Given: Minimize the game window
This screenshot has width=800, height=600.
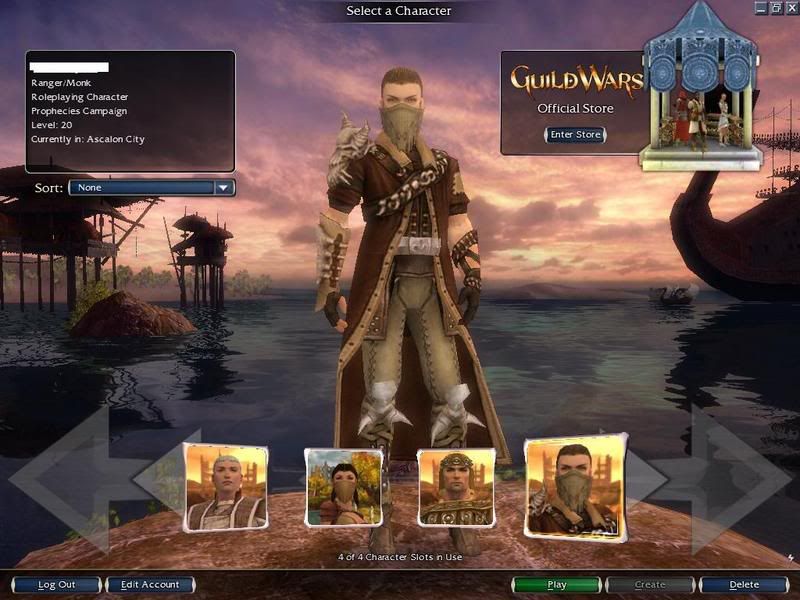Looking at the screenshot, I should click(x=762, y=7).
